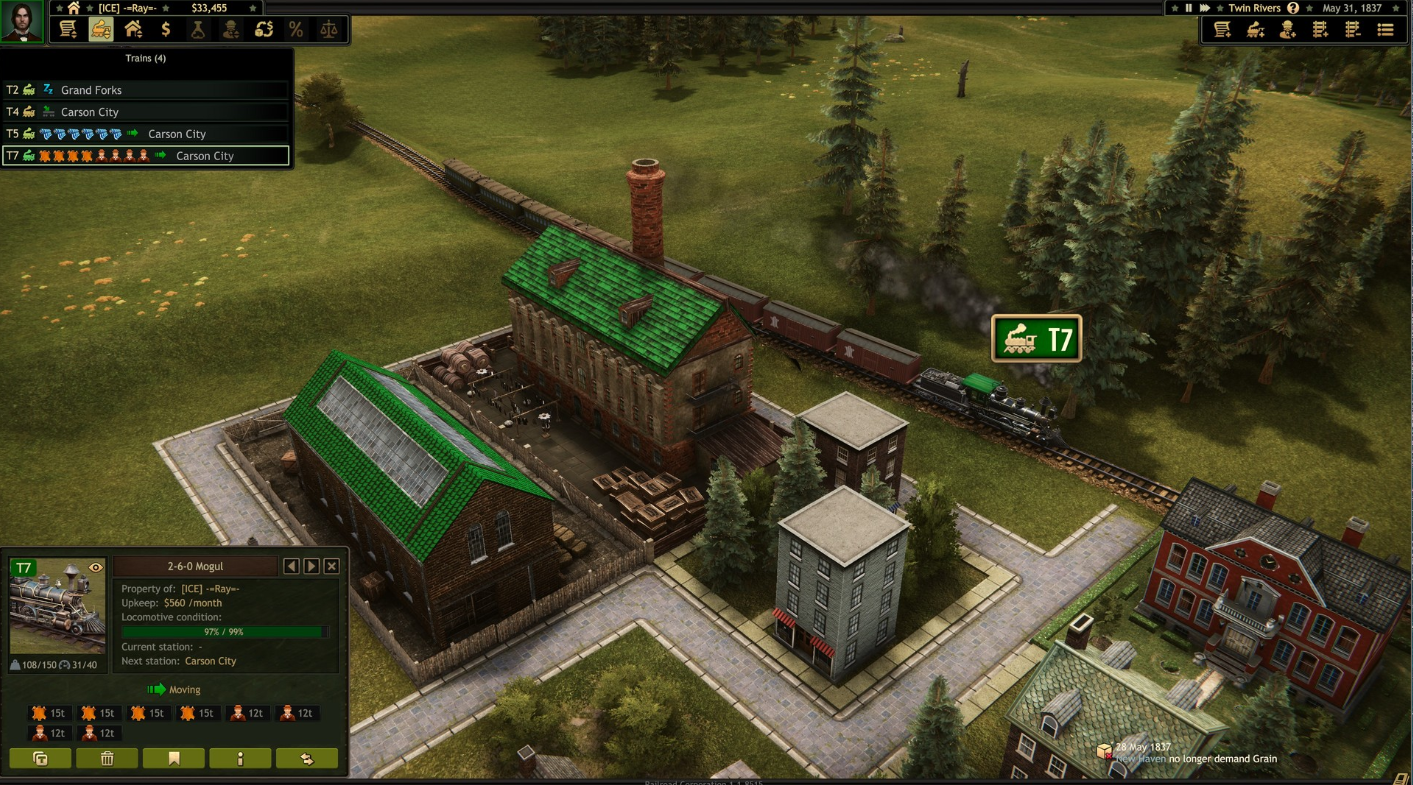
Task: Open the hire personnel icon in top right toolbar
Action: [1289, 31]
